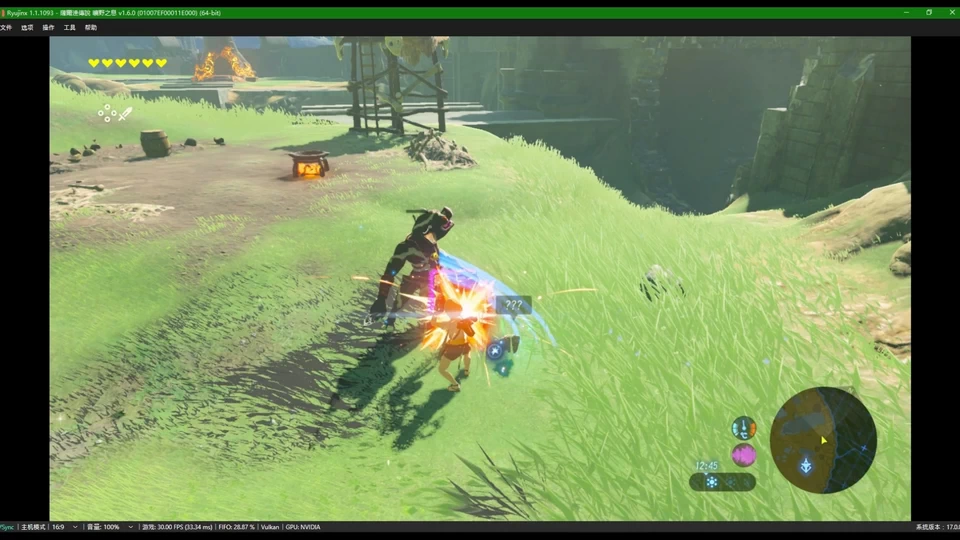Select the equipped sword icon
This screenshot has width=960, height=540.
pos(126,114)
